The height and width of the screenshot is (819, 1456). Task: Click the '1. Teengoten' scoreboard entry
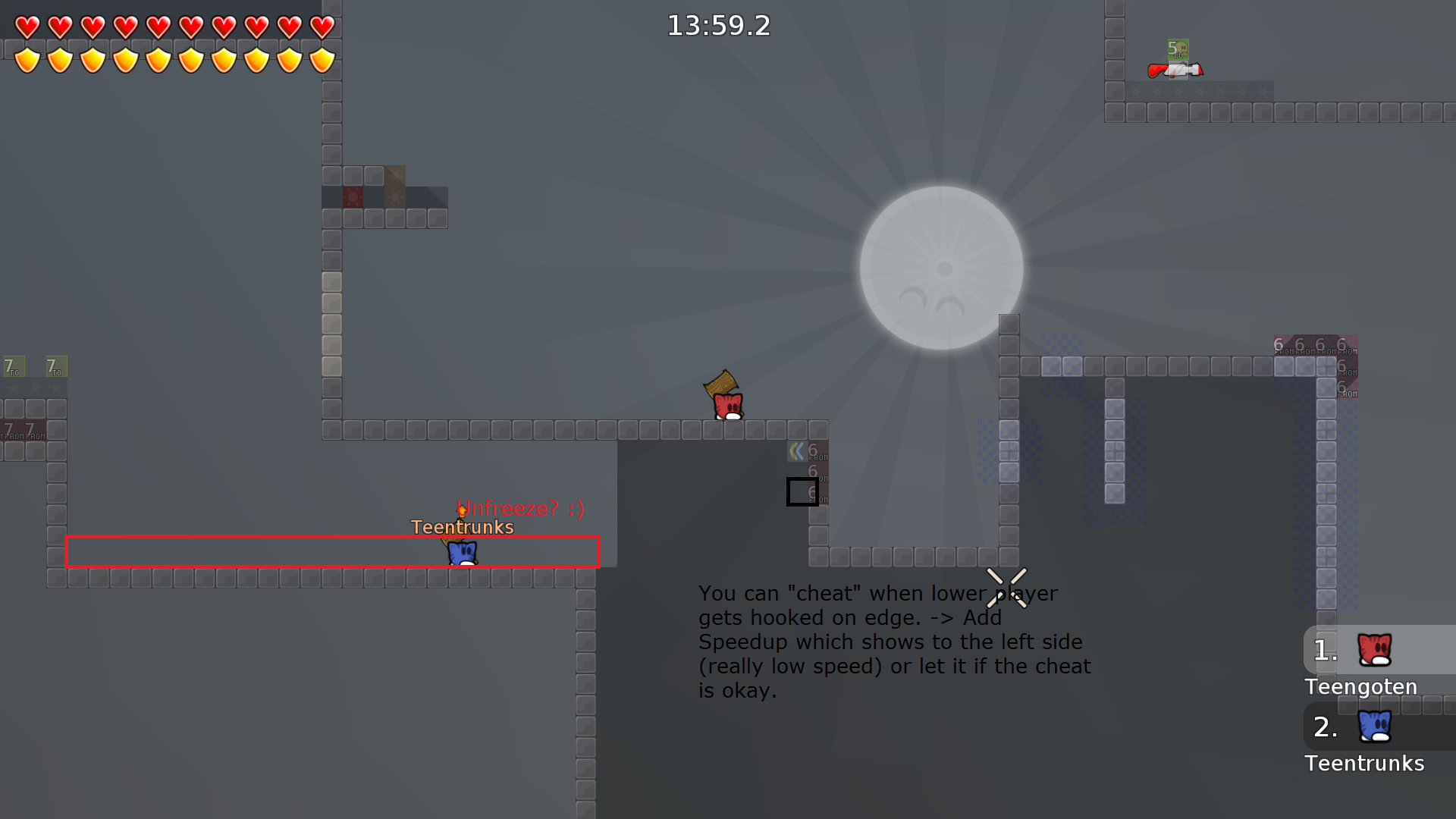1361,666
